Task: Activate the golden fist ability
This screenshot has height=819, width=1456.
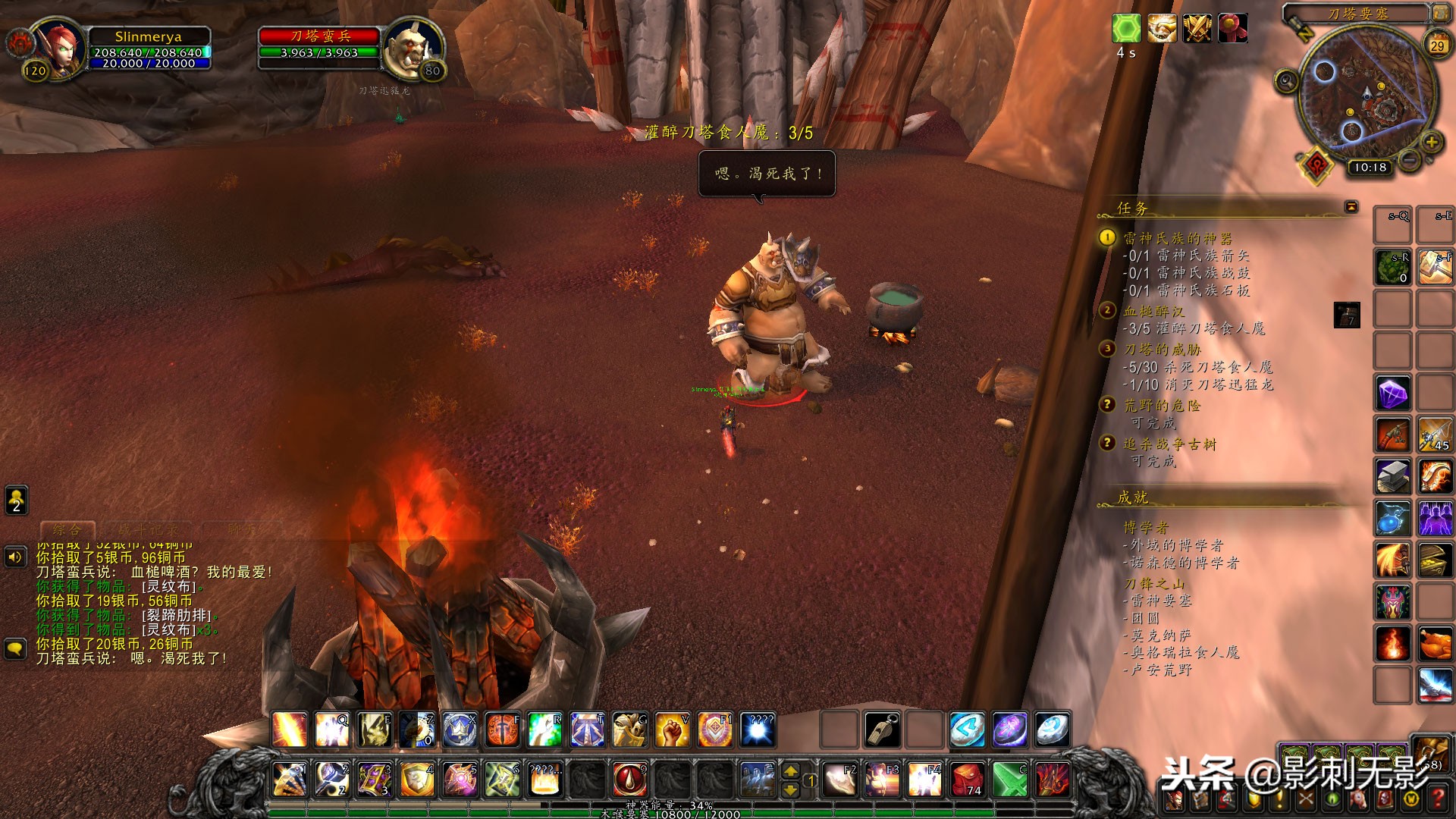Action: tap(672, 730)
